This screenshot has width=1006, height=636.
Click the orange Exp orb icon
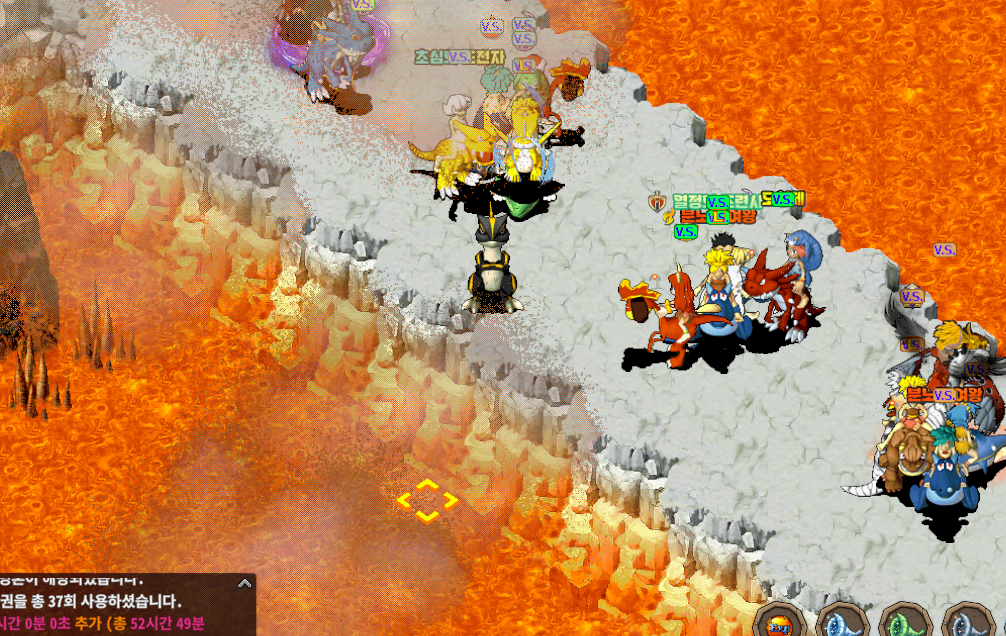778,624
